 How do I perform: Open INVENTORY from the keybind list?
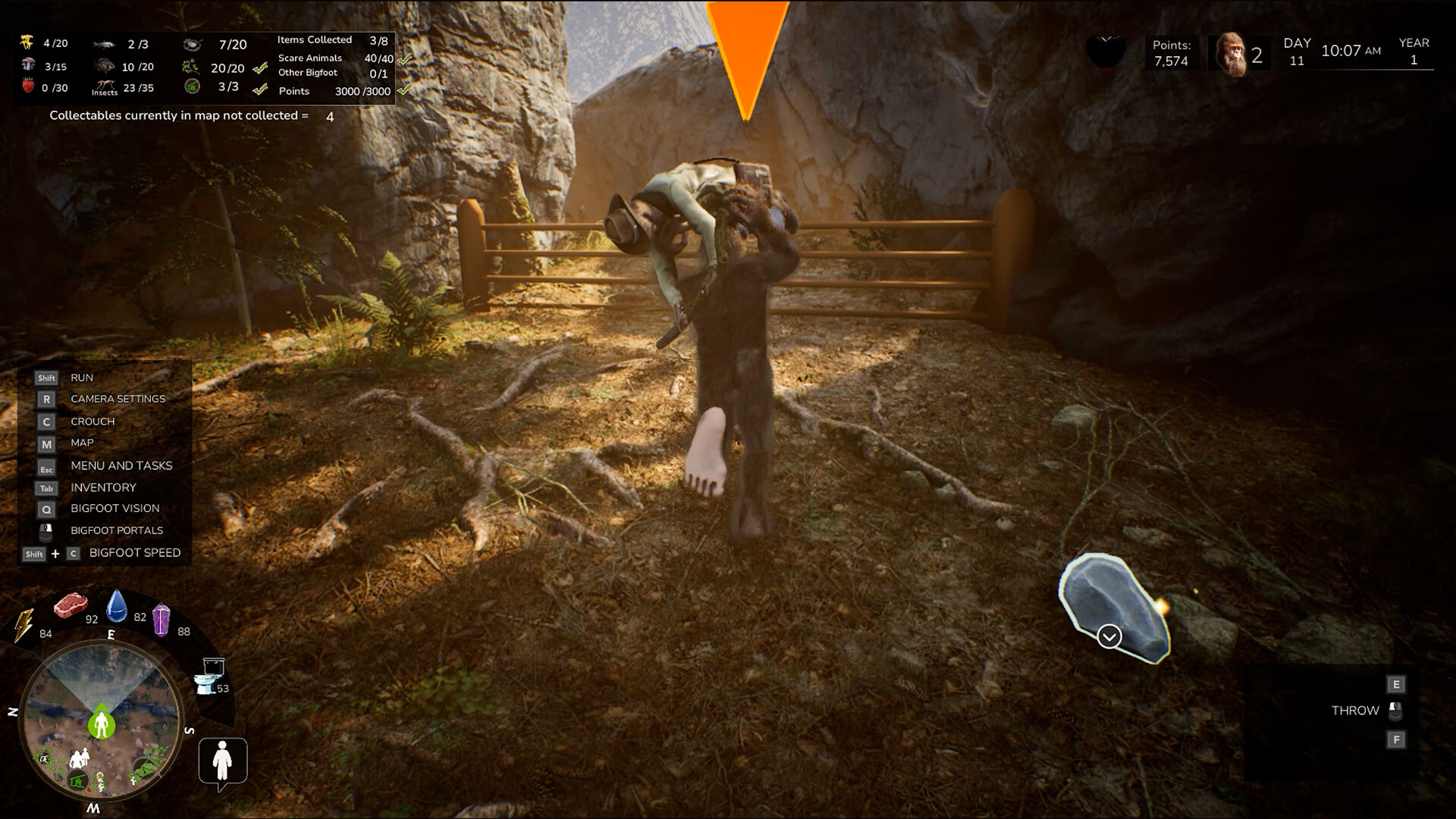[x=103, y=488]
